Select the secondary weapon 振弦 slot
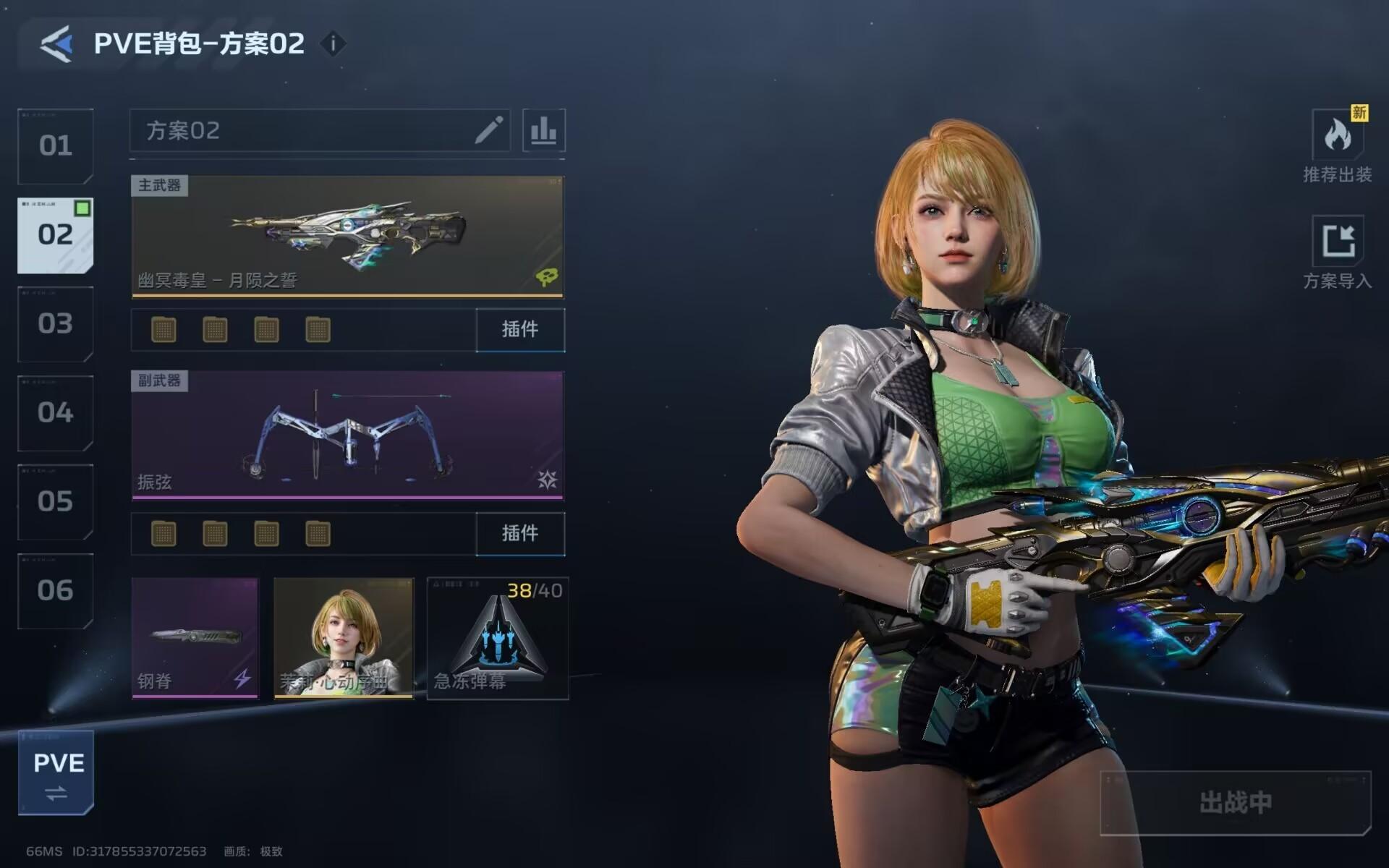The height and width of the screenshot is (868, 1389). [347, 435]
